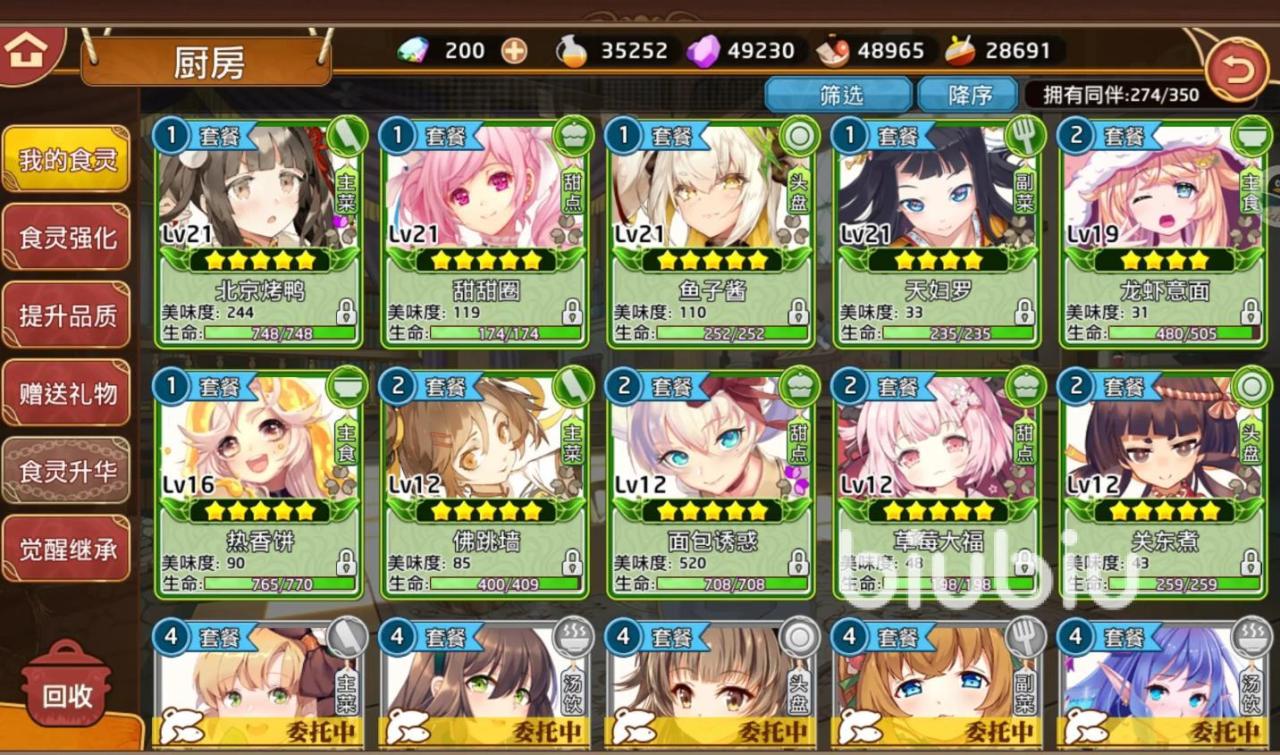Viewport: 1280px width, 755px height.
Task: Select the 提升品质 tab
Action: pyautogui.click(x=67, y=315)
